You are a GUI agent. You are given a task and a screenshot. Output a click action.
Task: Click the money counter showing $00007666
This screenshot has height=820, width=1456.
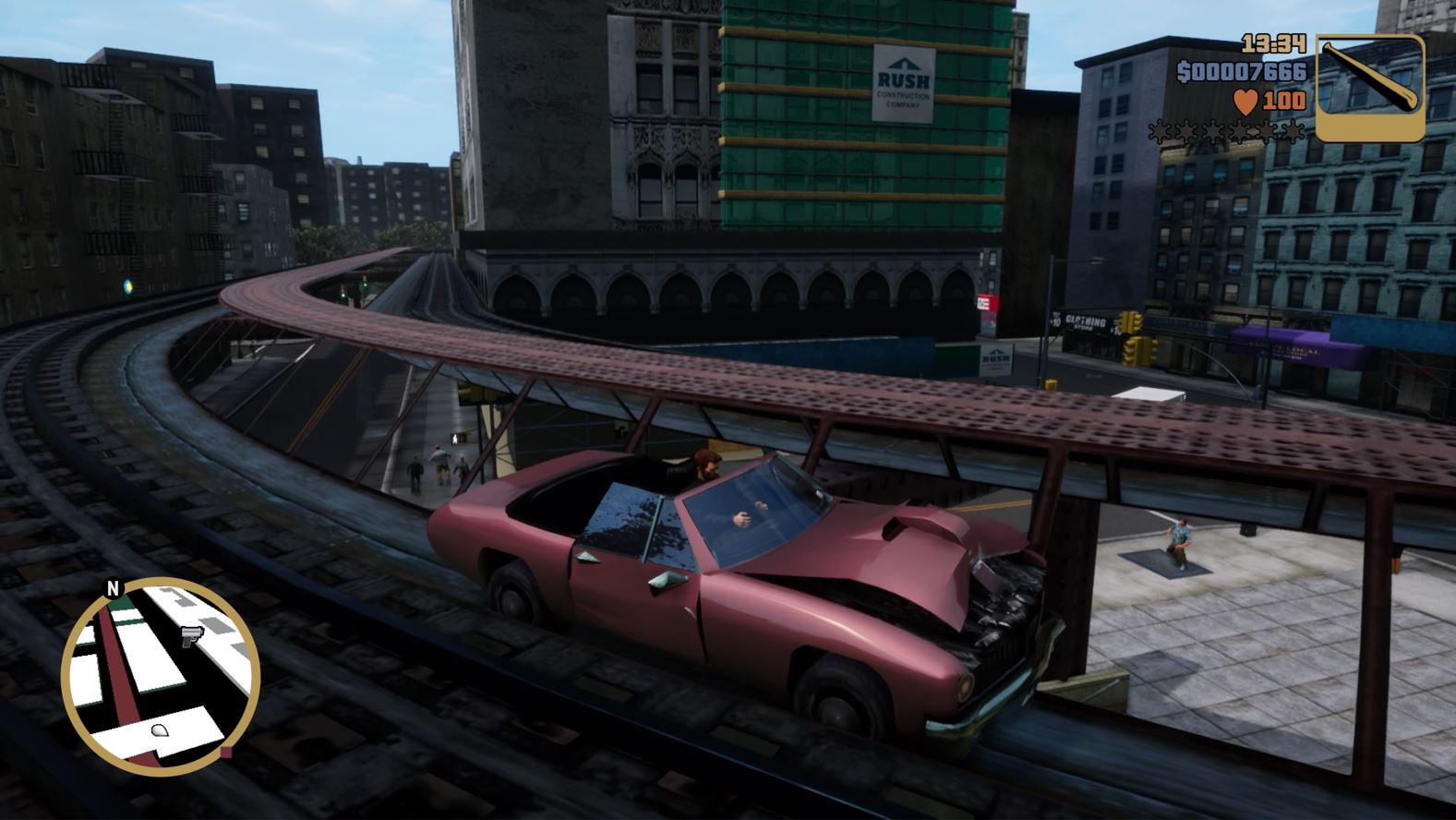[1241, 69]
